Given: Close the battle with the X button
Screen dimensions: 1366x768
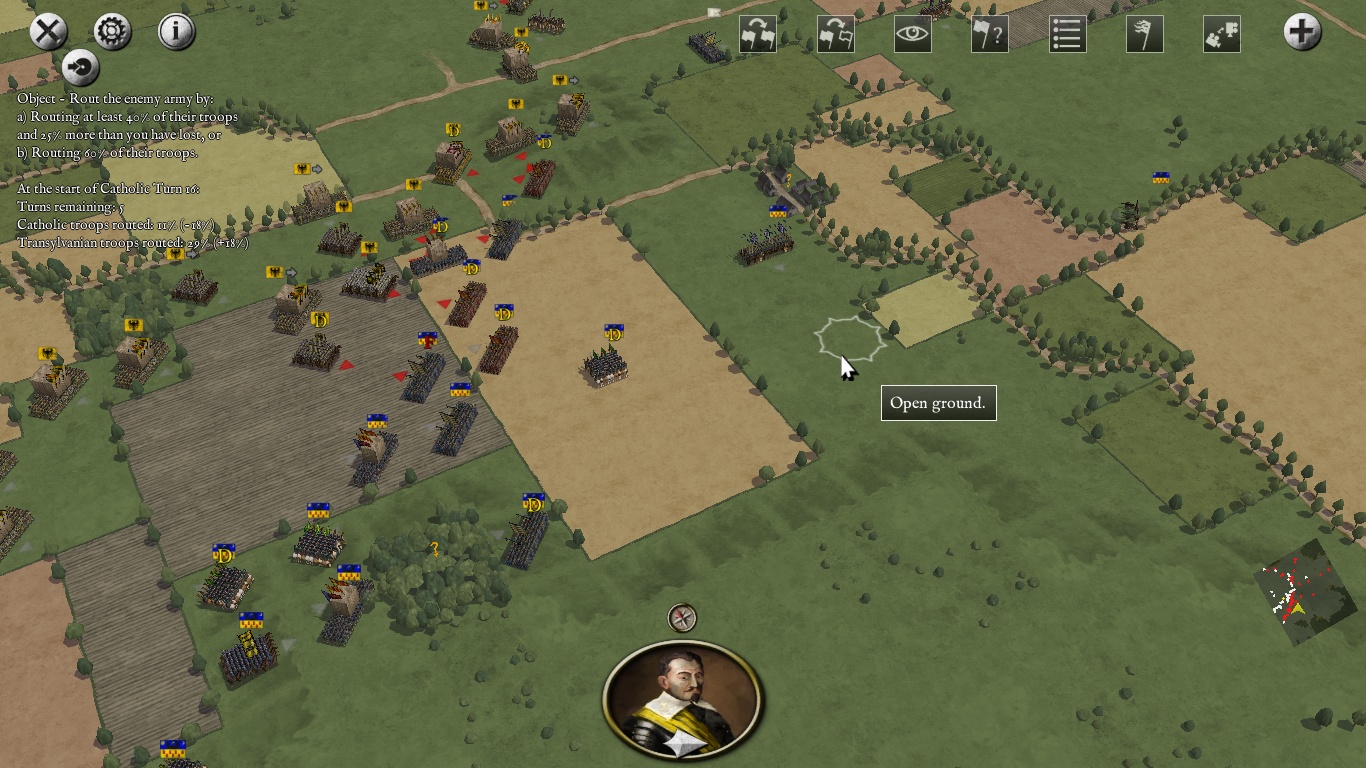Looking at the screenshot, I should (x=48, y=32).
